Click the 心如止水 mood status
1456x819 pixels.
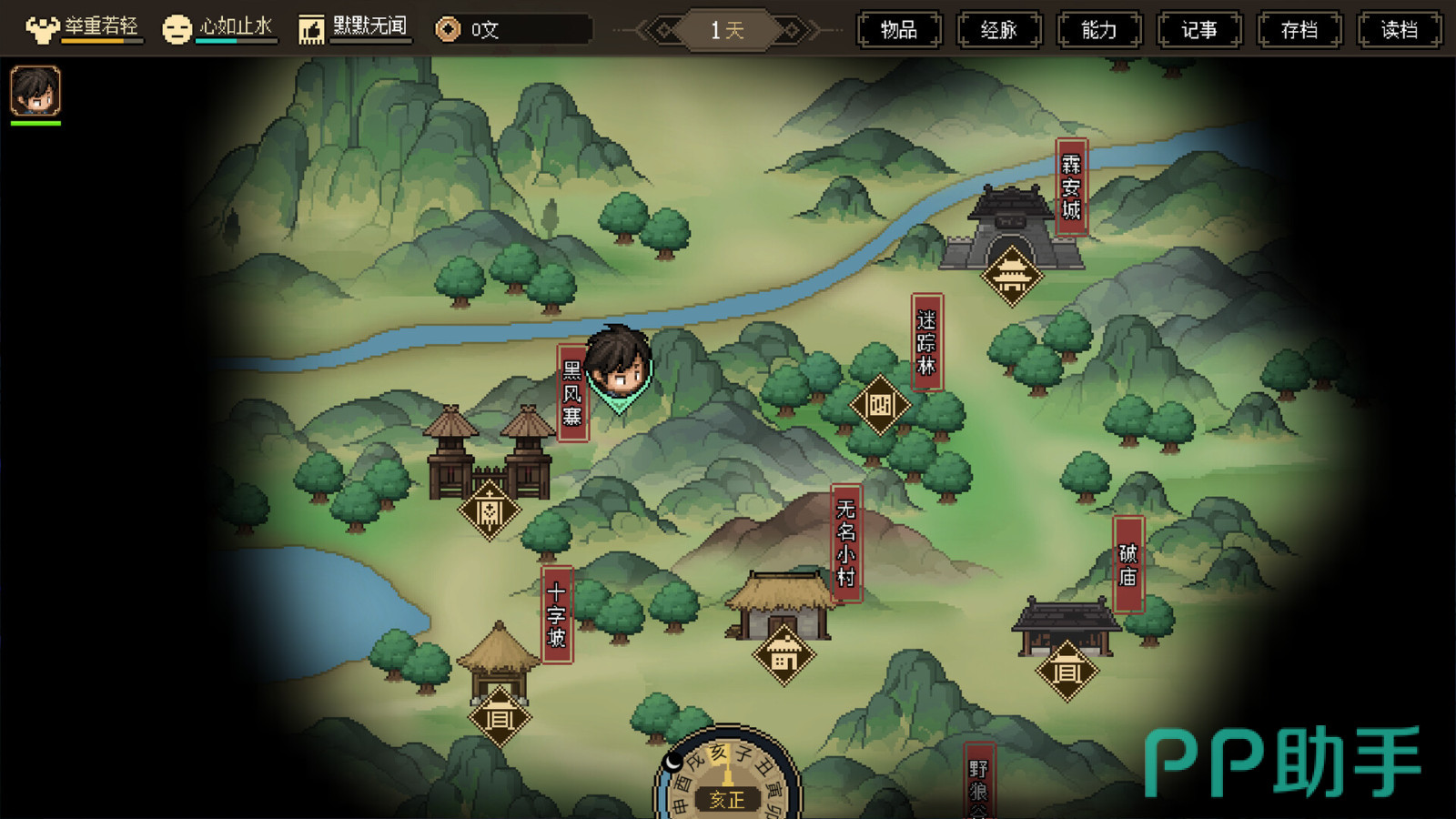point(218,29)
